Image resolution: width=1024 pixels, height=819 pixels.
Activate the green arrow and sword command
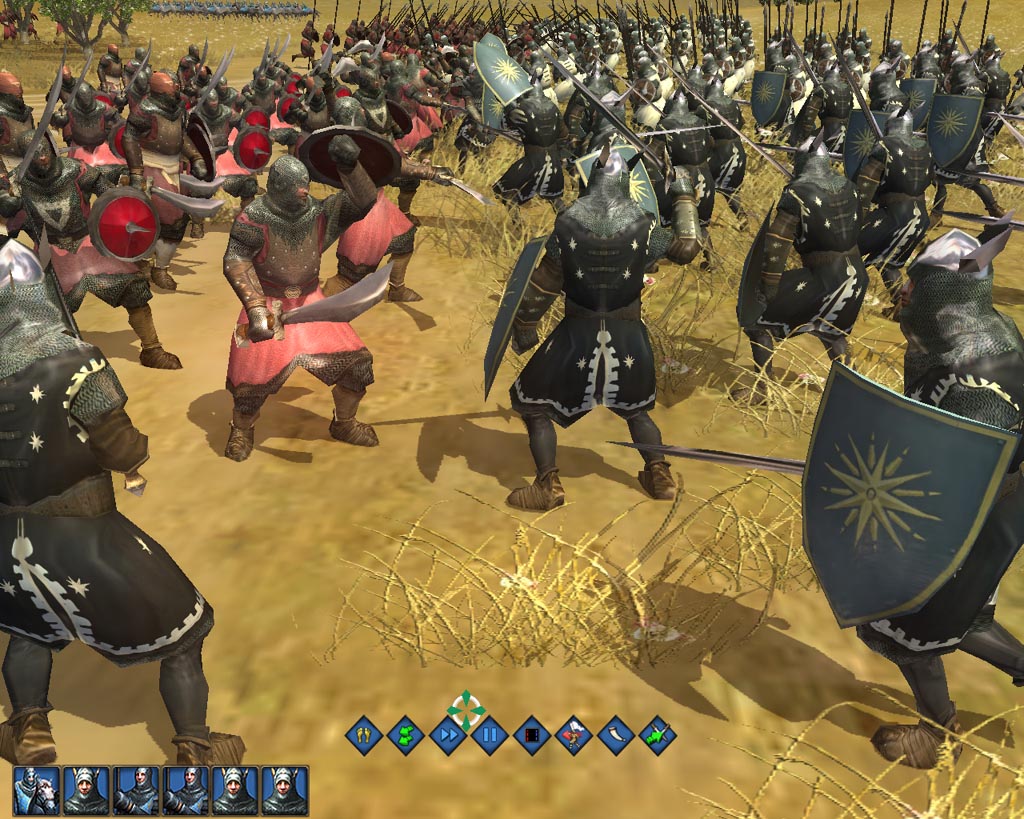pyautogui.click(x=657, y=737)
